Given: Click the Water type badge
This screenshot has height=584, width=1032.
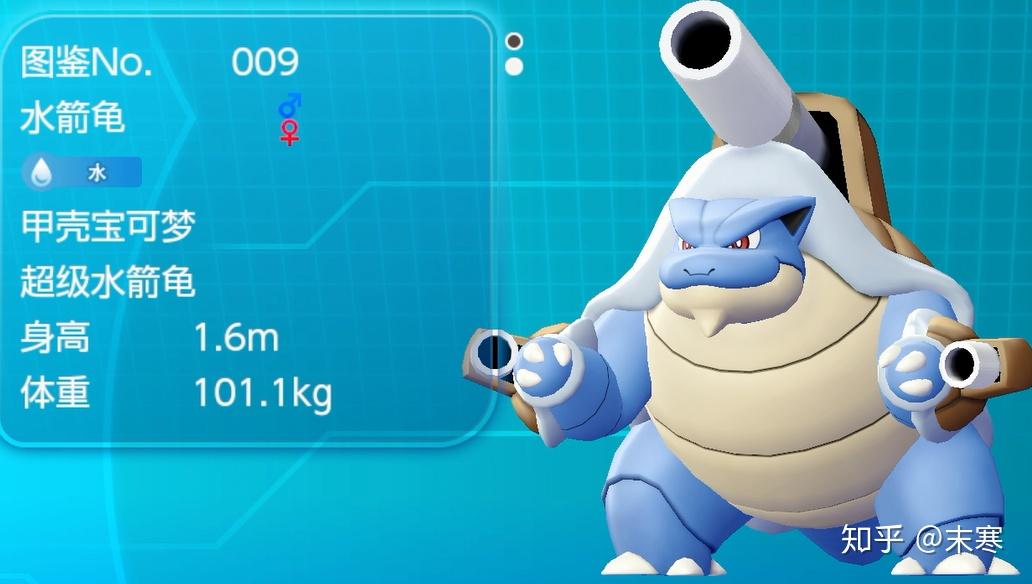Looking at the screenshot, I should [81, 173].
